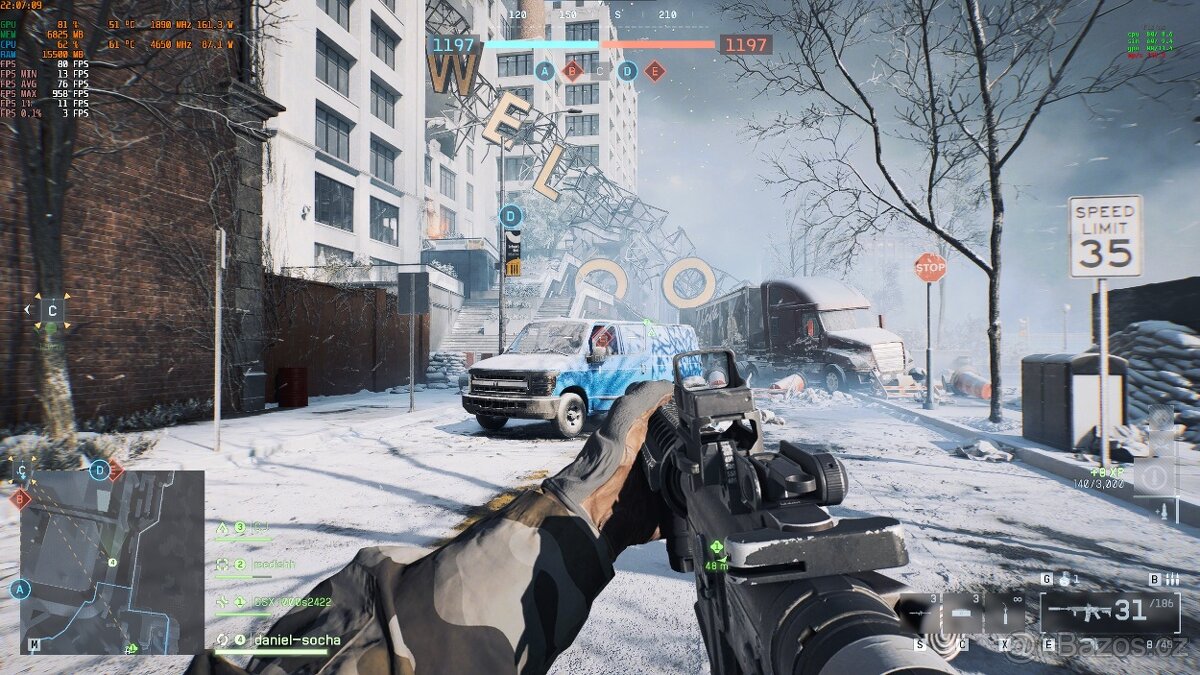1200x675 pixels.
Task: Select the grenade icon above the weapon panel
Action: pyautogui.click(x=1067, y=579)
